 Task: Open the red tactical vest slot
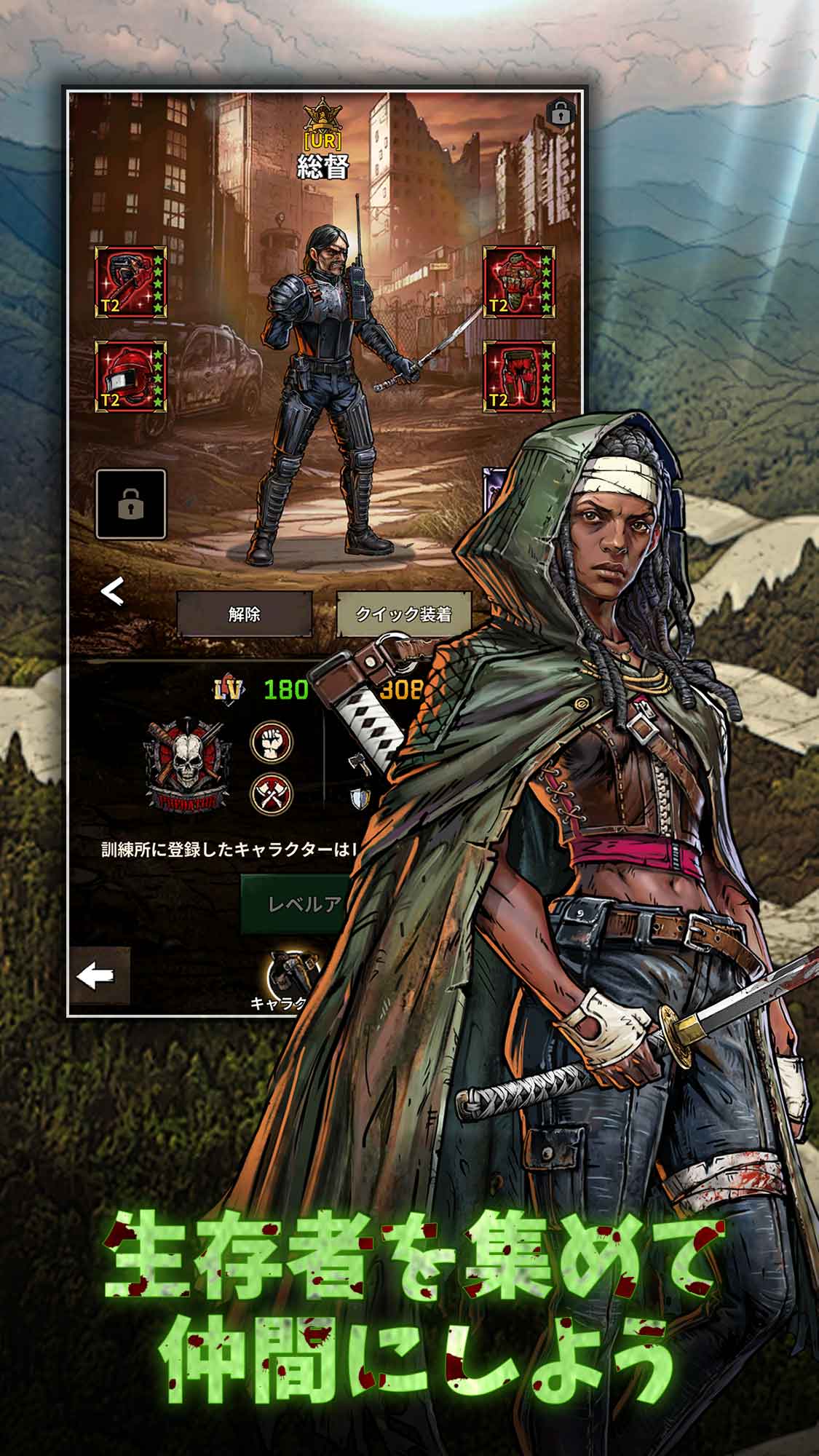click(x=519, y=282)
